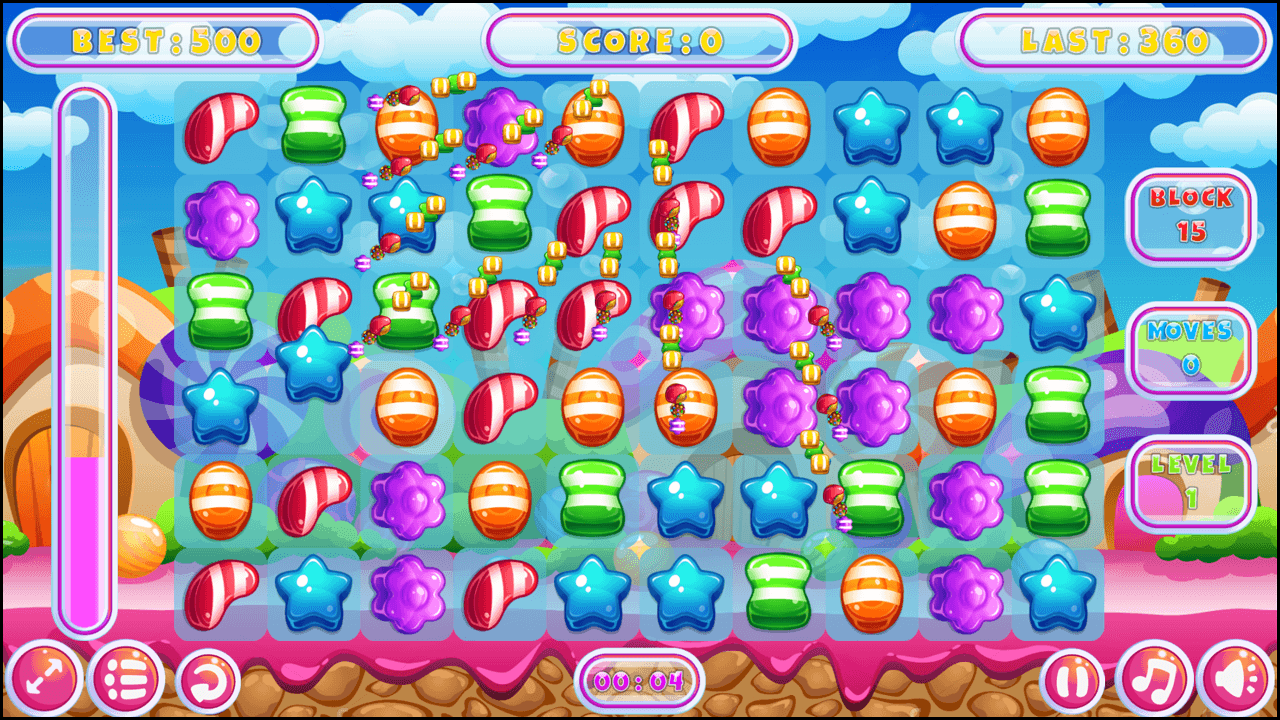Screen dimensions: 1280x720
Task: Click the SCORE: 0 display
Action: (x=638, y=40)
